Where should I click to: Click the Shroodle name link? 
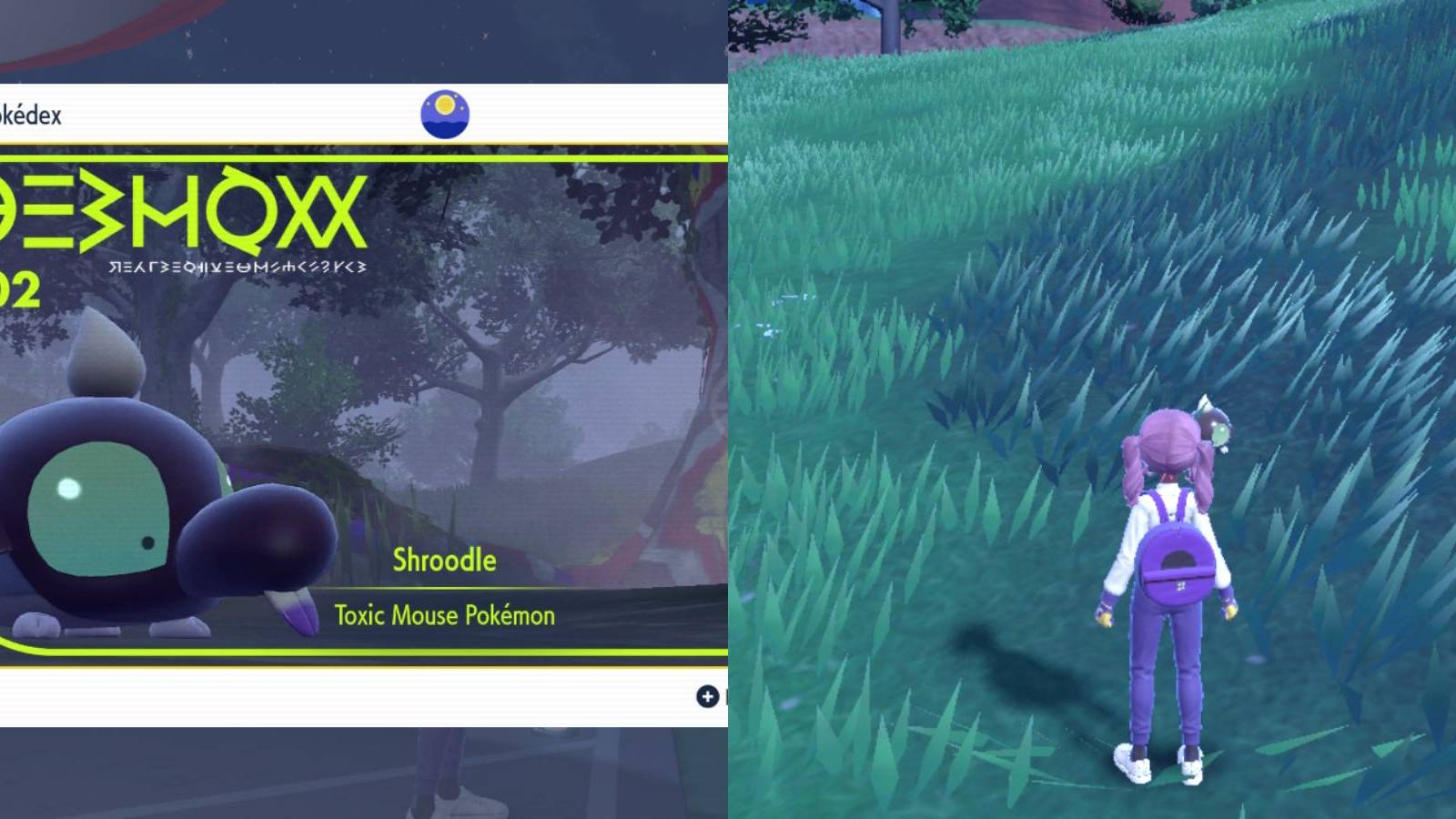pyautogui.click(x=444, y=561)
